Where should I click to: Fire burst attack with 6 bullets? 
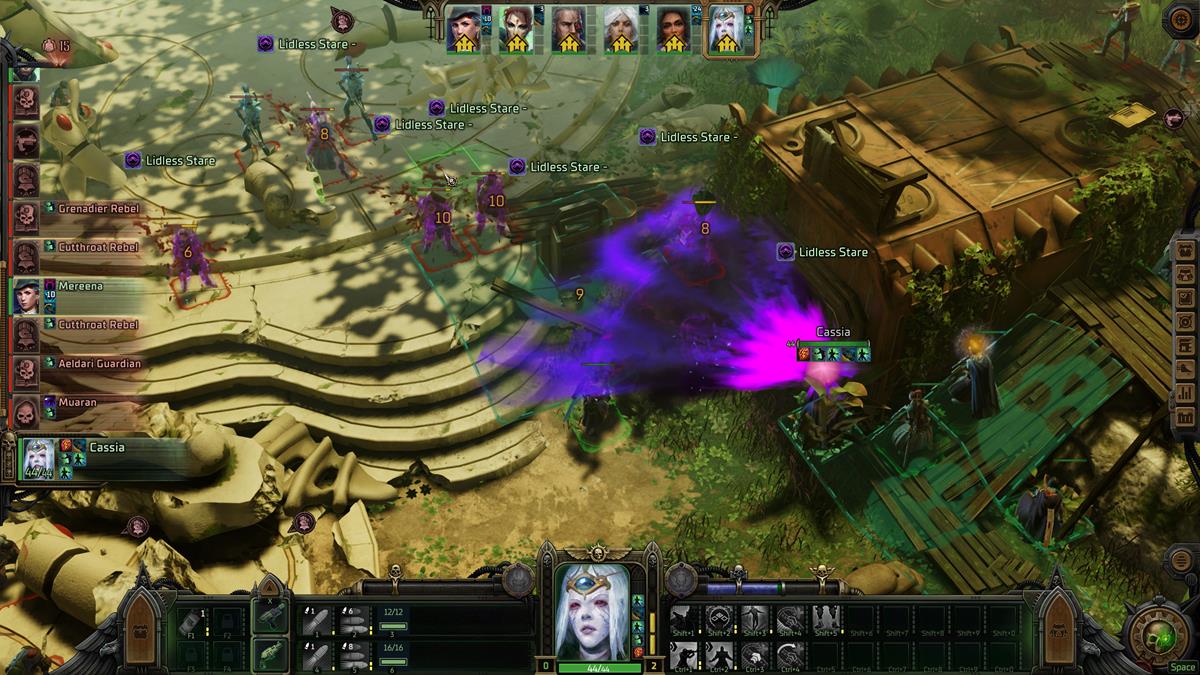pos(351,619)
